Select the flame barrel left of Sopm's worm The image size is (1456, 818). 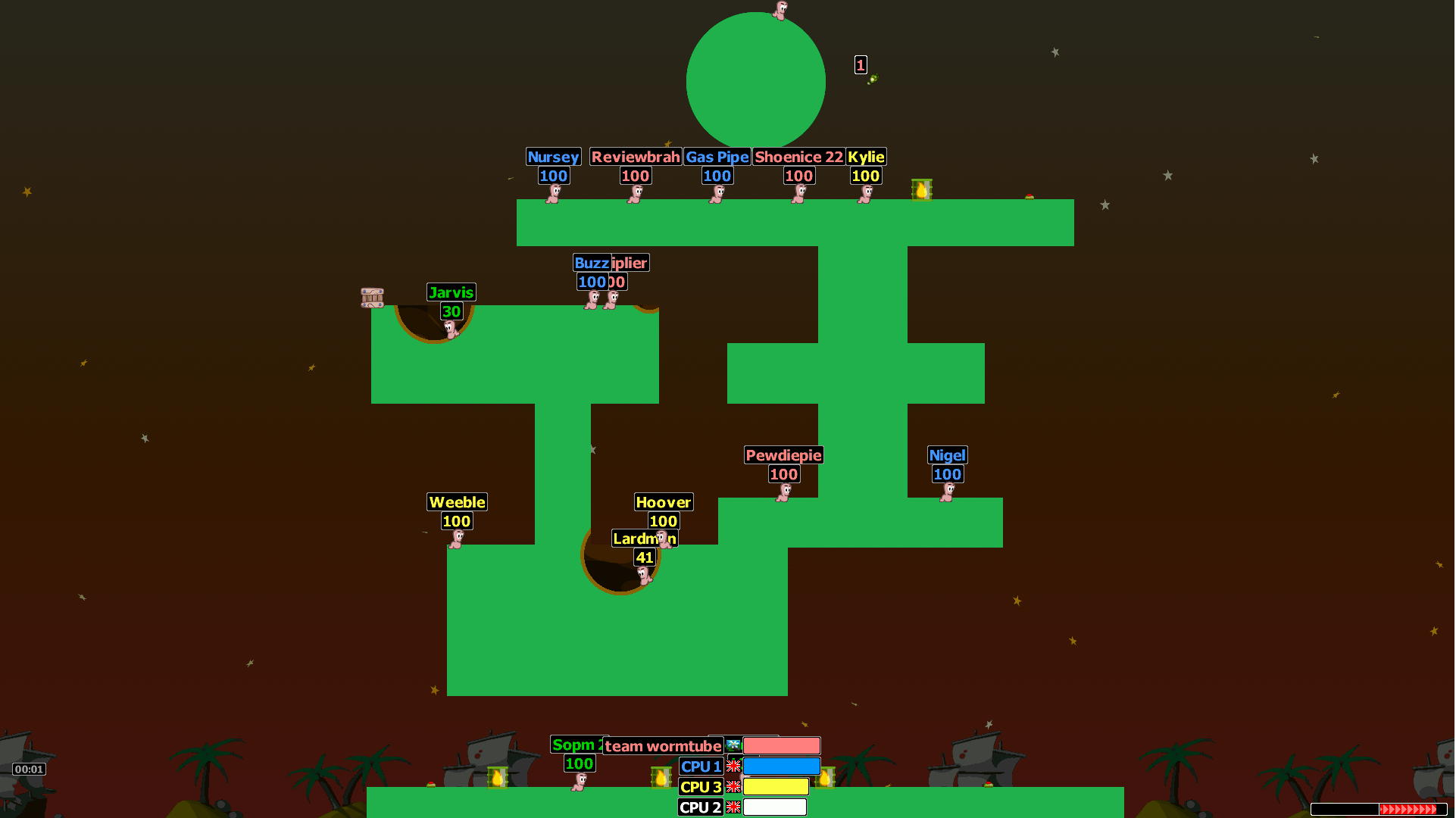coord(496,779)
